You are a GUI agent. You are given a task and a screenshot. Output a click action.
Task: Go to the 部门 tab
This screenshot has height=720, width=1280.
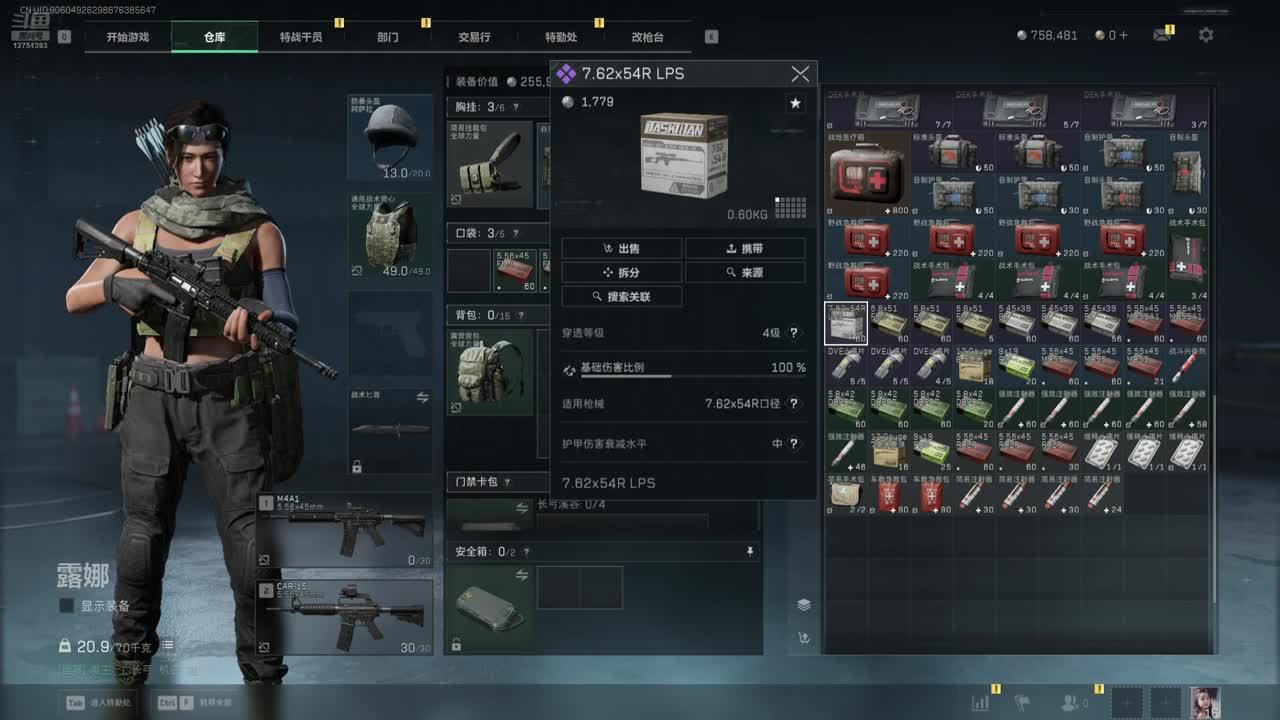click(388, 37)
